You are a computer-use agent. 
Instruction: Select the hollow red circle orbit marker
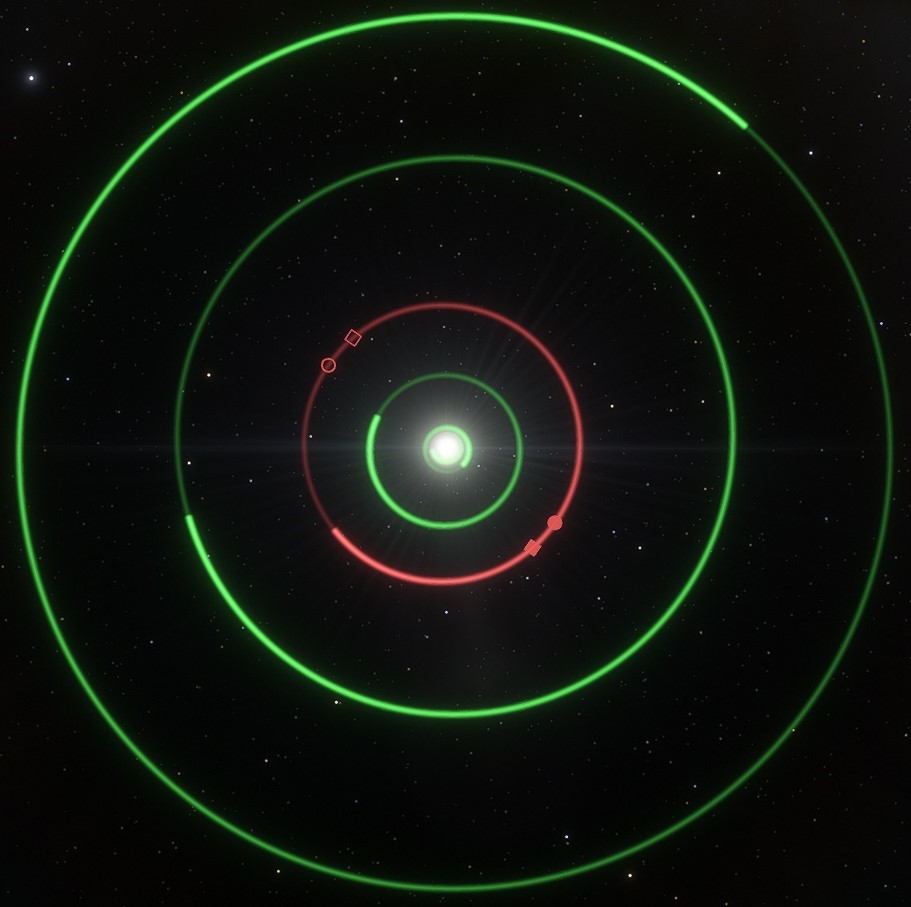tap(328, 365)
